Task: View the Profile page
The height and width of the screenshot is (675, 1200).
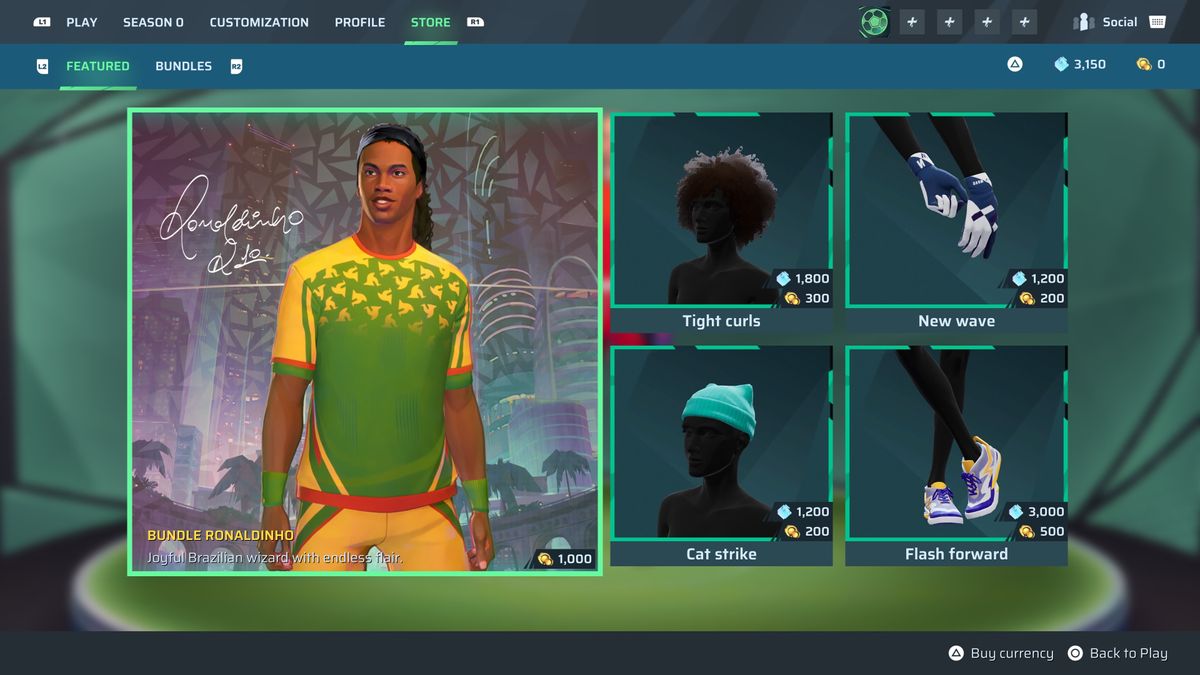Action: pos(360,22)
